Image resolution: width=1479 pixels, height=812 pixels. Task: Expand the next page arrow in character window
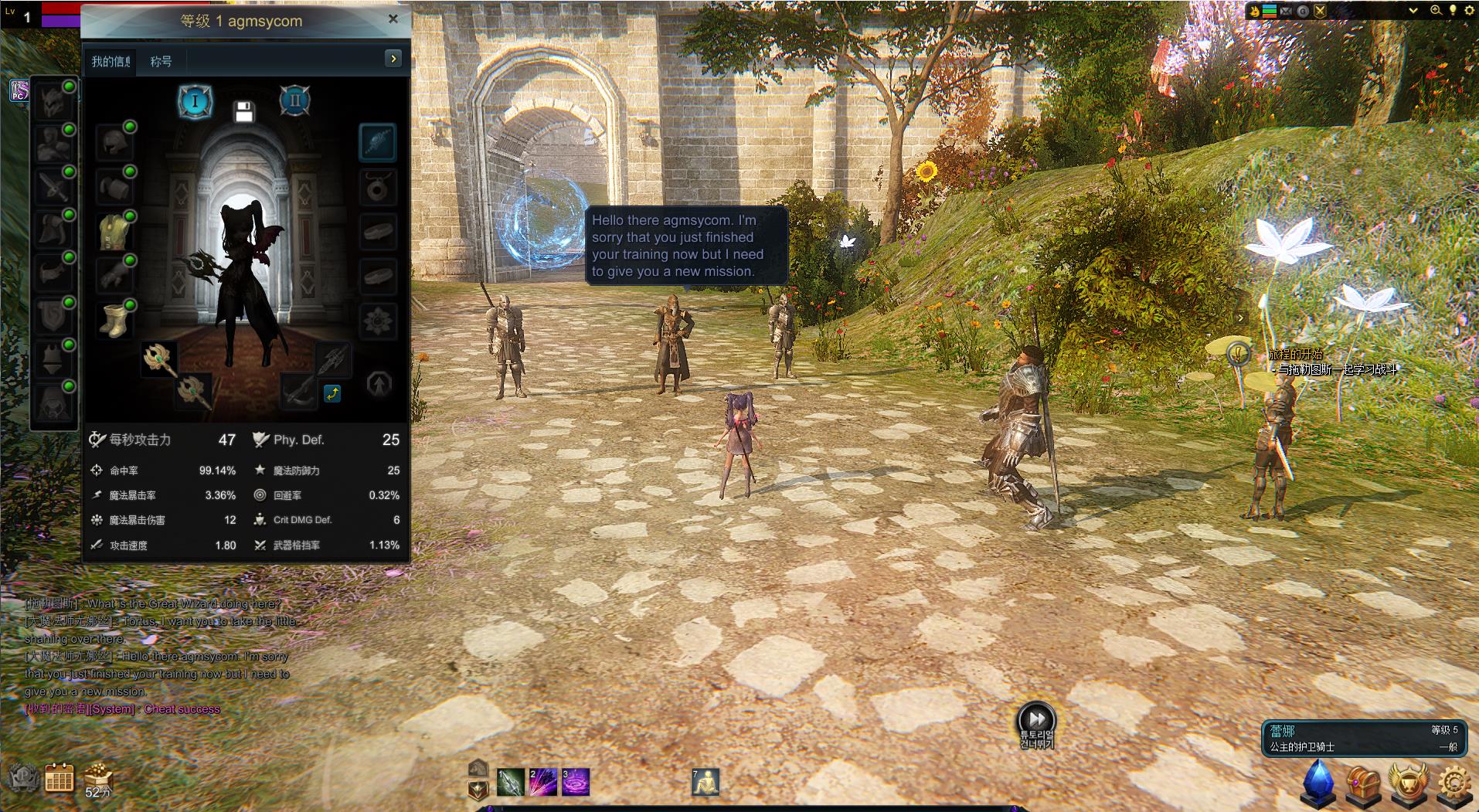point(393,59)
